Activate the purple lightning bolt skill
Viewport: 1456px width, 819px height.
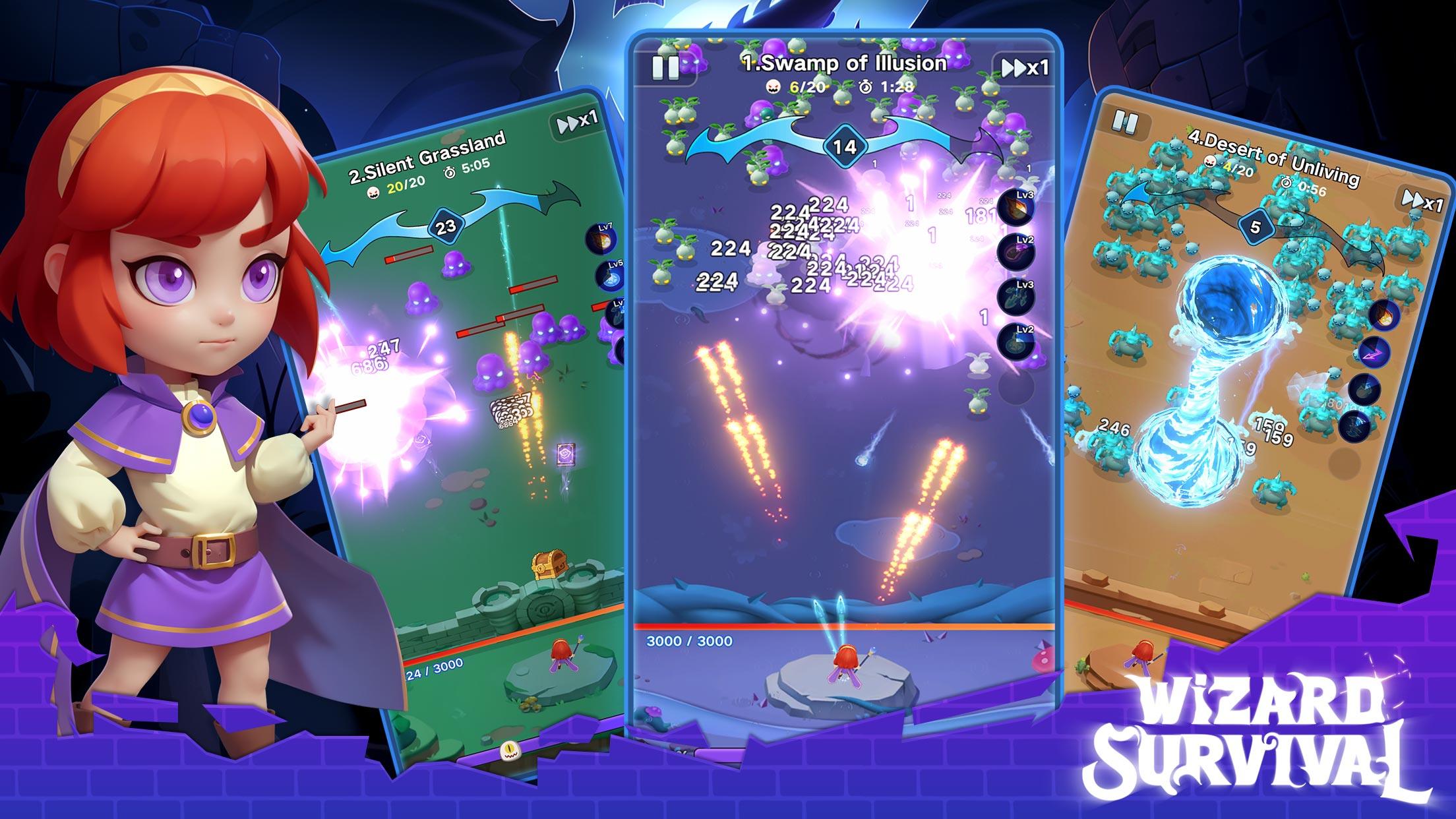coord(1372,352)
